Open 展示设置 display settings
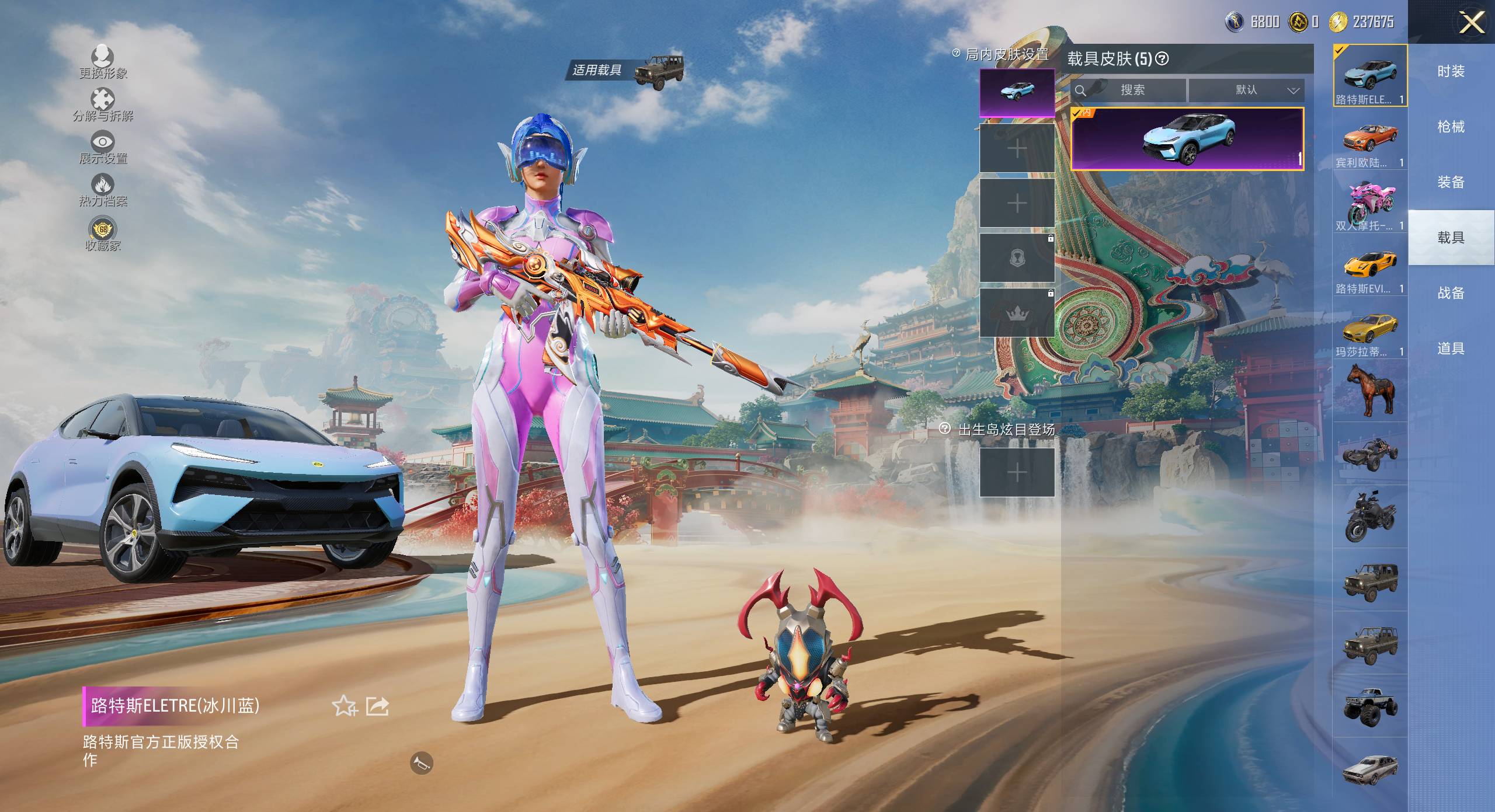The image size is (1495, 812). point(103,142)
